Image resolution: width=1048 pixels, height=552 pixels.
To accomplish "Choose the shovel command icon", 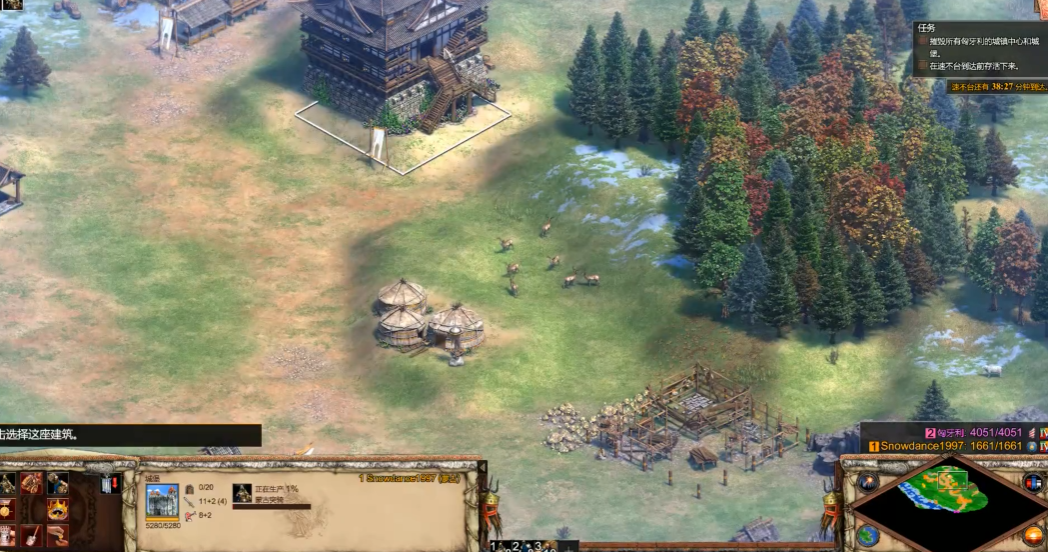I will click(32, 536).
